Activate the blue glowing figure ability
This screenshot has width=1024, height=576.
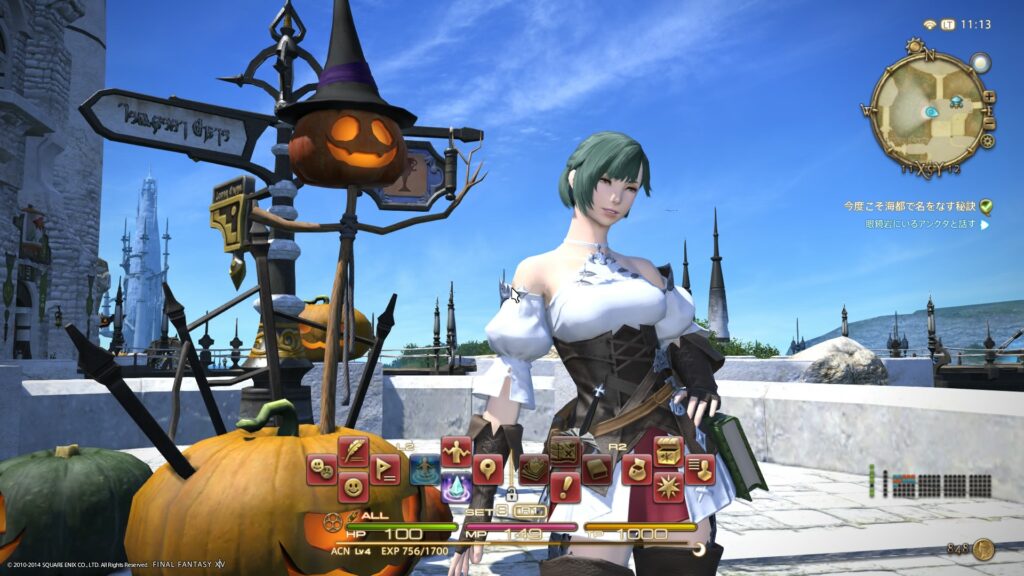point(424,469)
